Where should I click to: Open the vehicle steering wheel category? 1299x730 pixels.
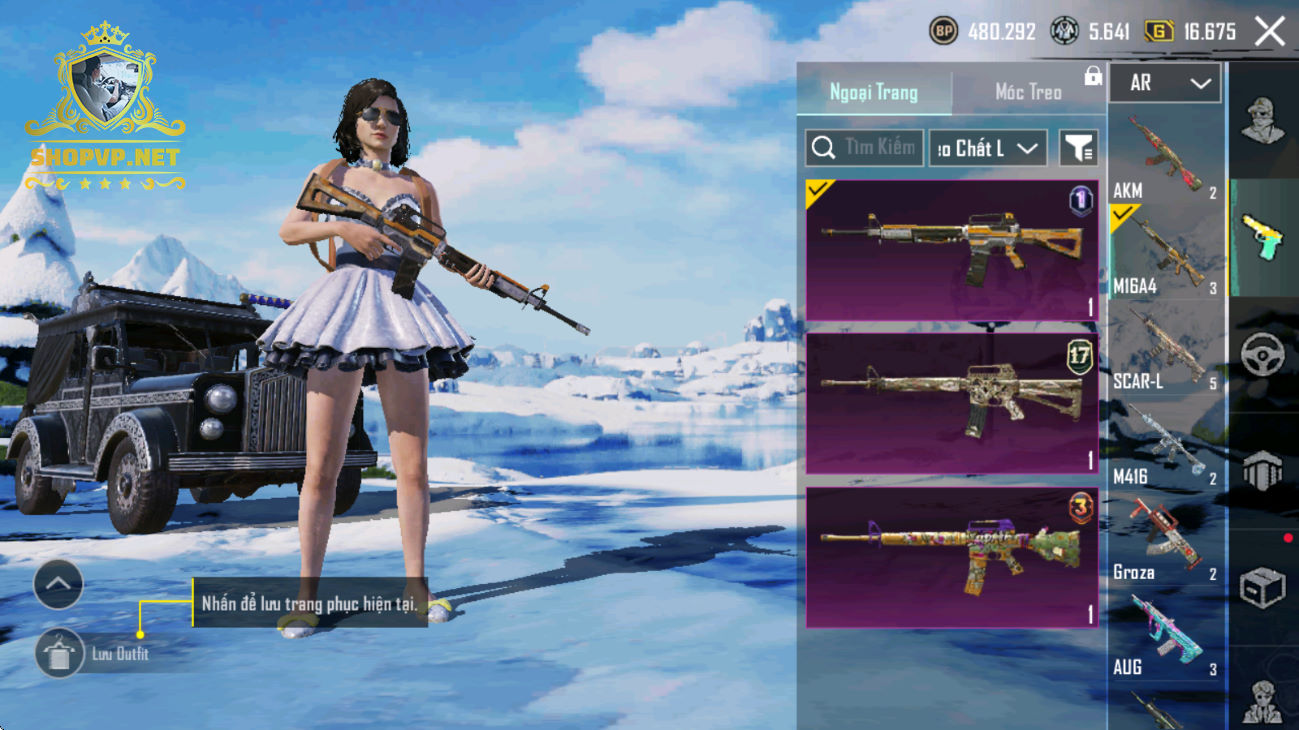tap(1263, 355)
